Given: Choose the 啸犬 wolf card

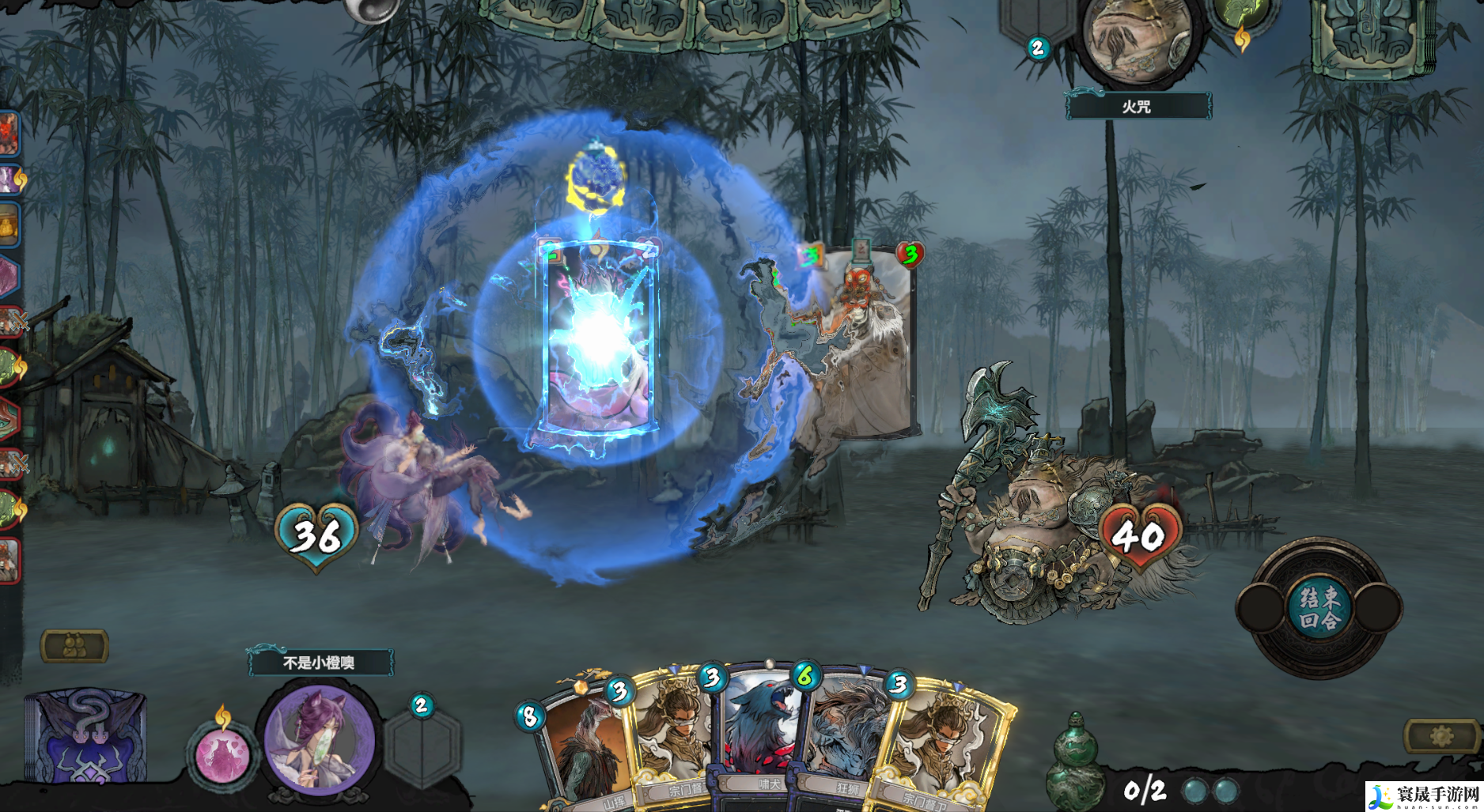Looking at the screenshot, I should tap(759, 735).
